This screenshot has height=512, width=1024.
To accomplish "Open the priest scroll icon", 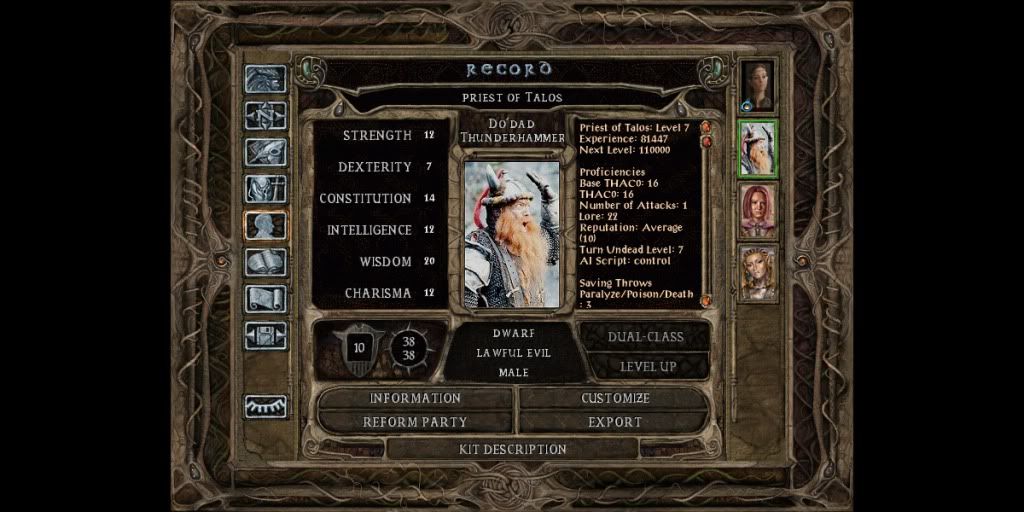I will pyautogui.click(x=266, y=299).
